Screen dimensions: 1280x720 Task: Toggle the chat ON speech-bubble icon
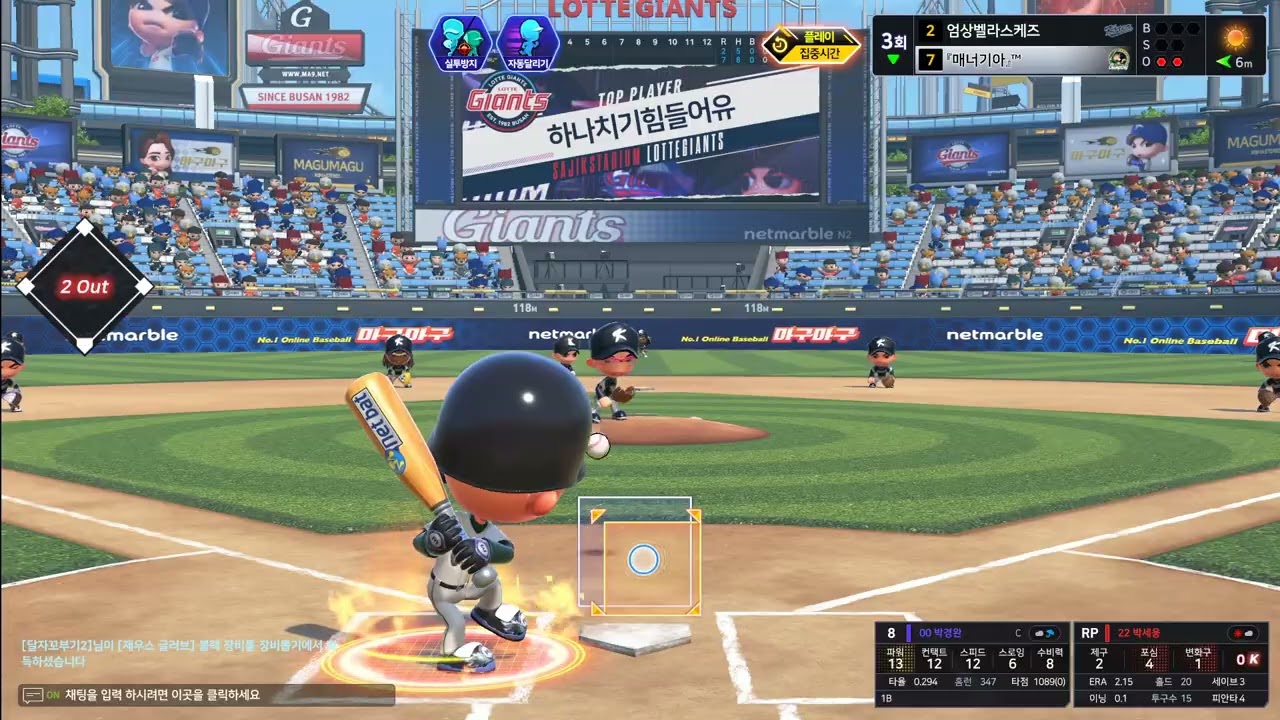[33, 695]
